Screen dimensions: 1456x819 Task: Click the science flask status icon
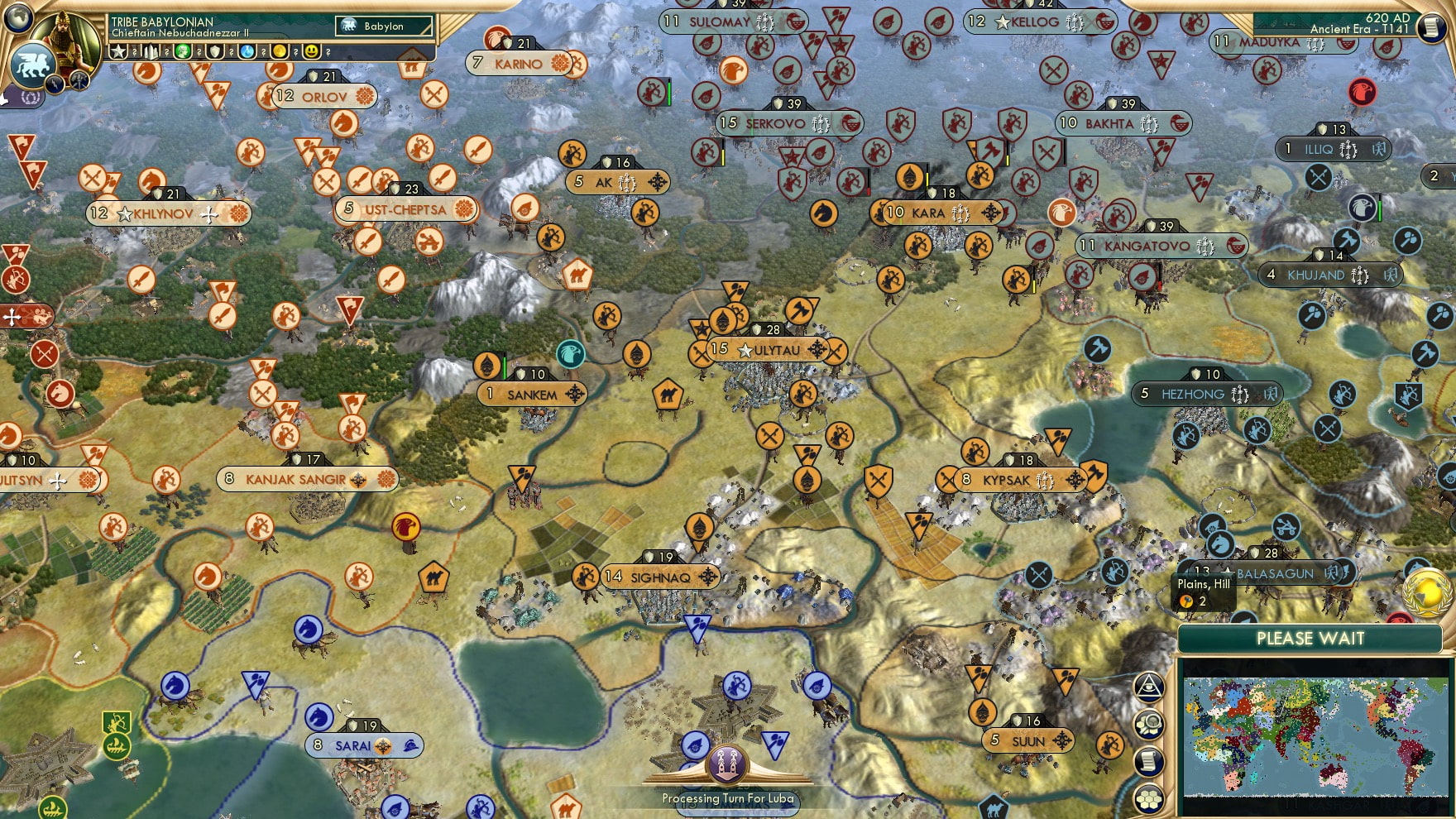pos(248,51)
